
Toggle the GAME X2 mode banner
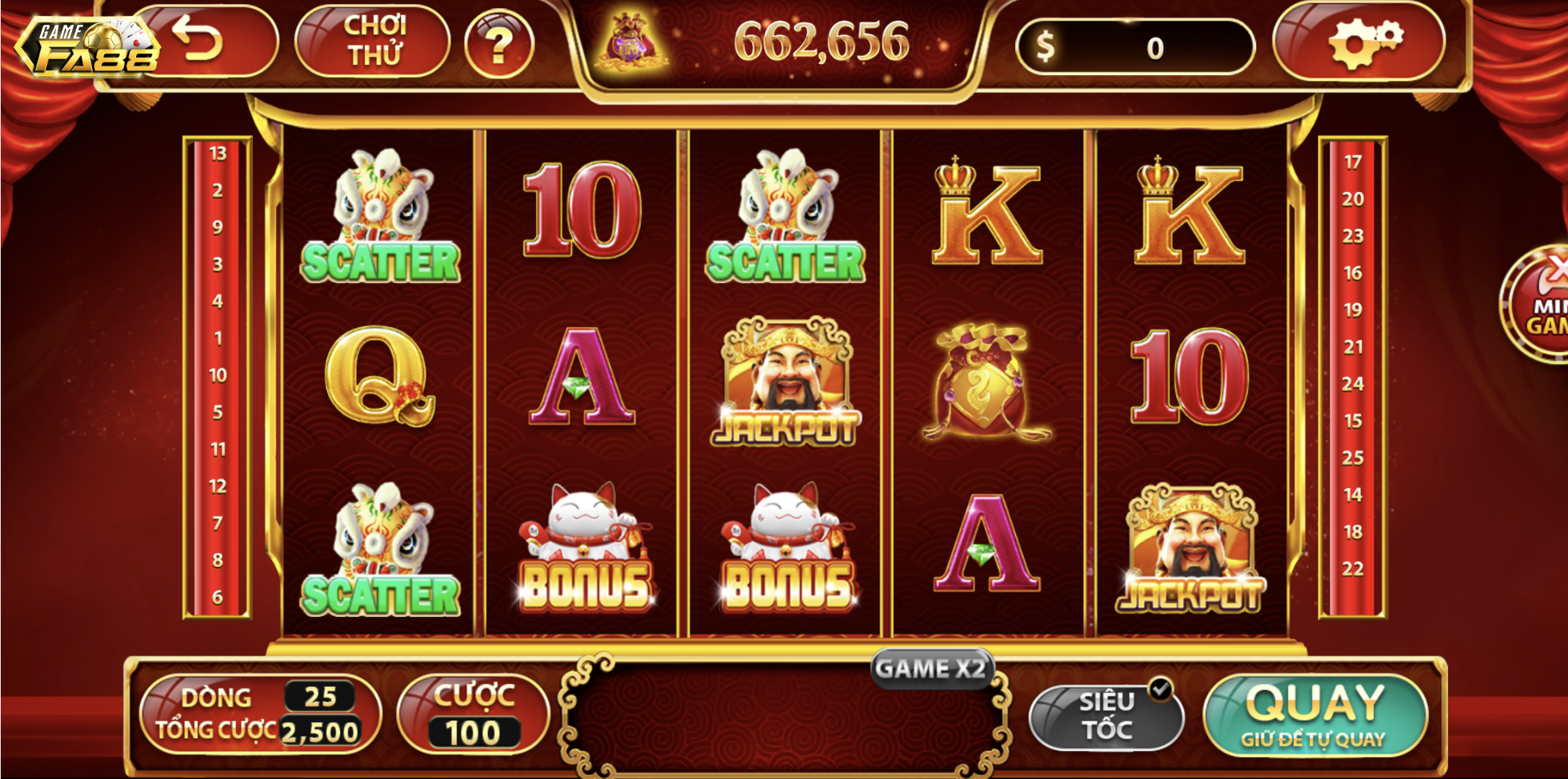pyautogui.click(x=931, y=668)
